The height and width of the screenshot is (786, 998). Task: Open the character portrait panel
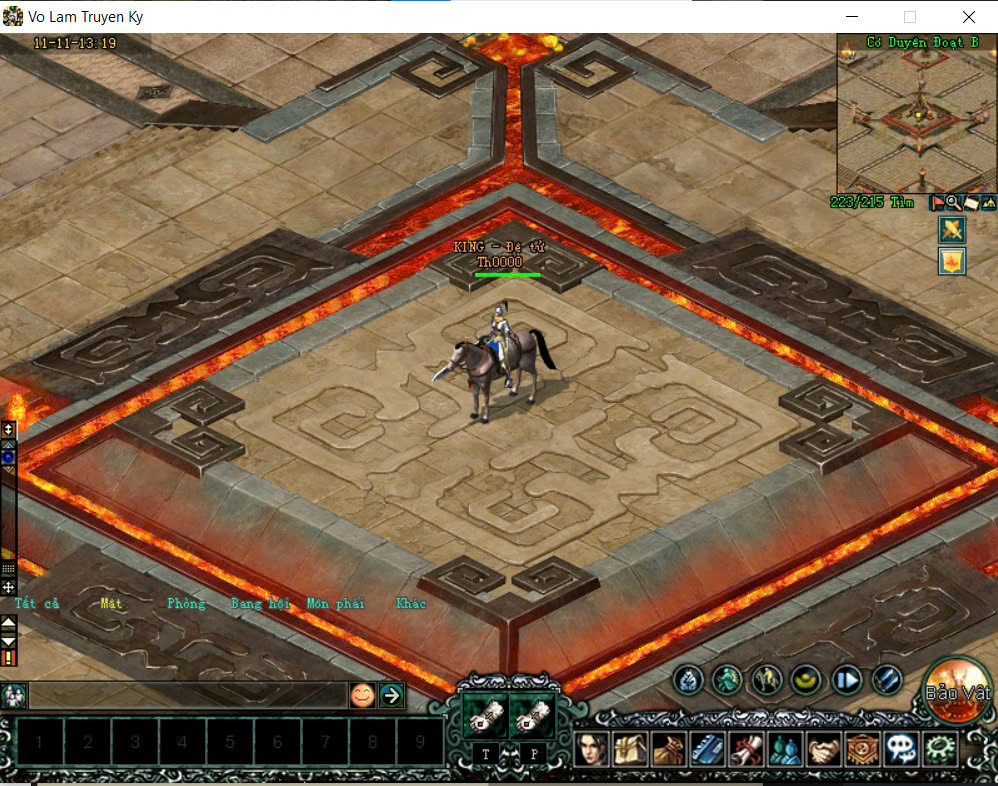591,747
